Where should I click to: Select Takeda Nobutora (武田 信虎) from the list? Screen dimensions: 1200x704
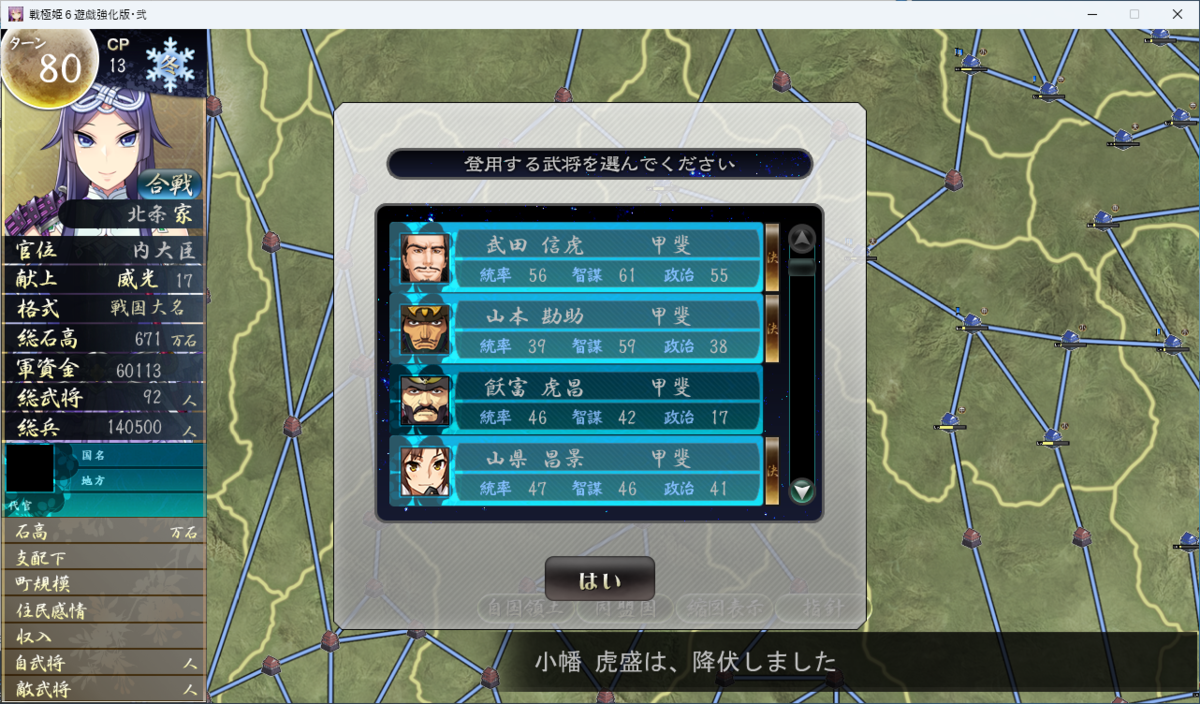click(580, 258)
